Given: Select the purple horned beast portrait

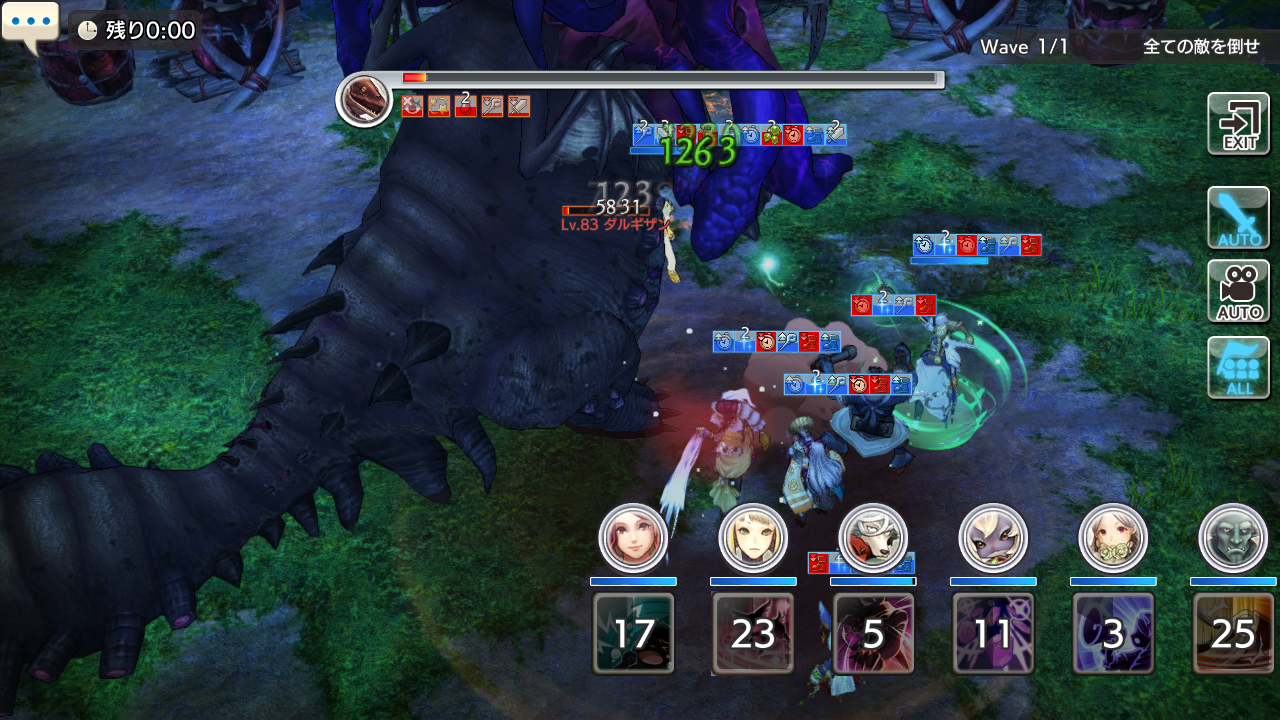Looking at the screenshot, I should point(993,538).
